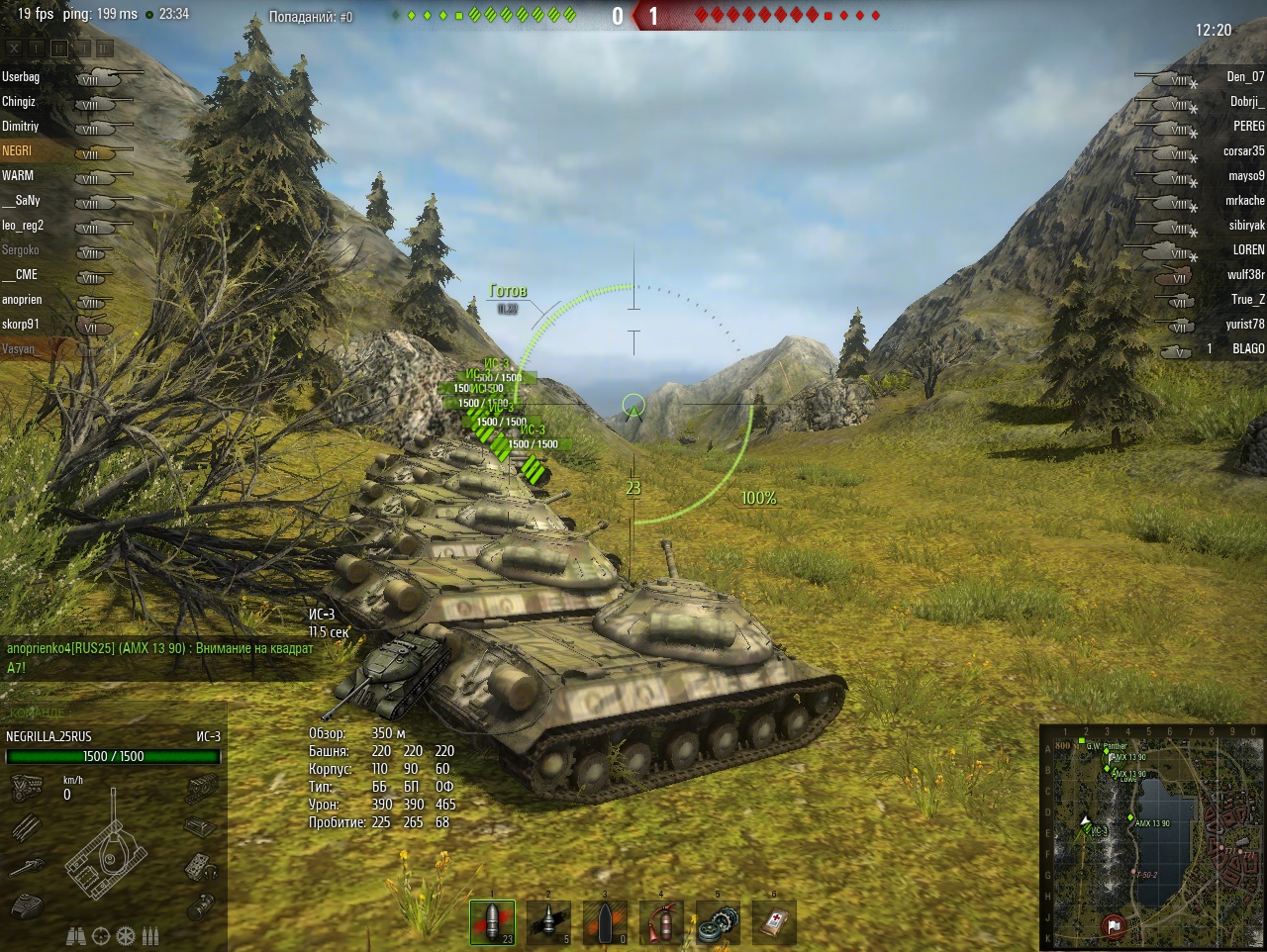The height and width of the screenshot is (952, 1267).
Task: Select the armor-piercing shell in slot 1
Action: click(x=492, y=922)
